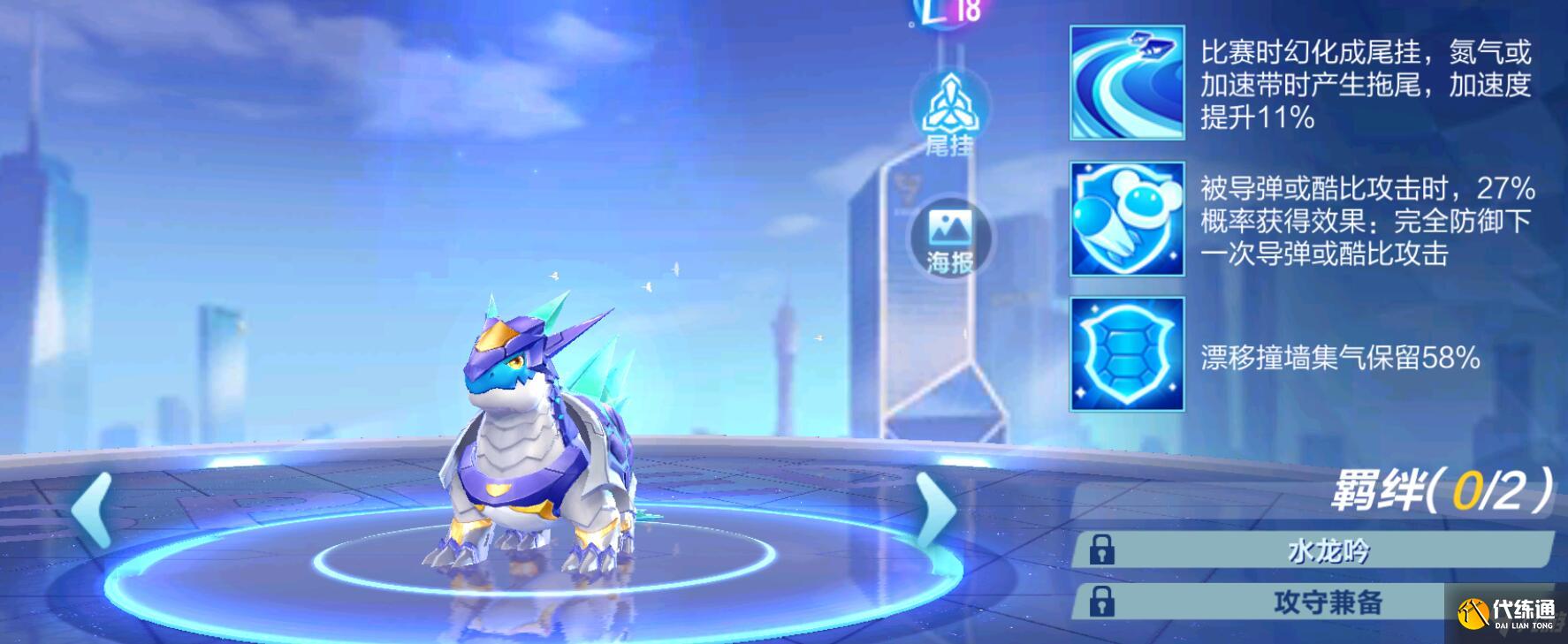Show the next pet with right arrow
Screen dimensions: 1568x644
pyautogui.click(x=934, y=509)
